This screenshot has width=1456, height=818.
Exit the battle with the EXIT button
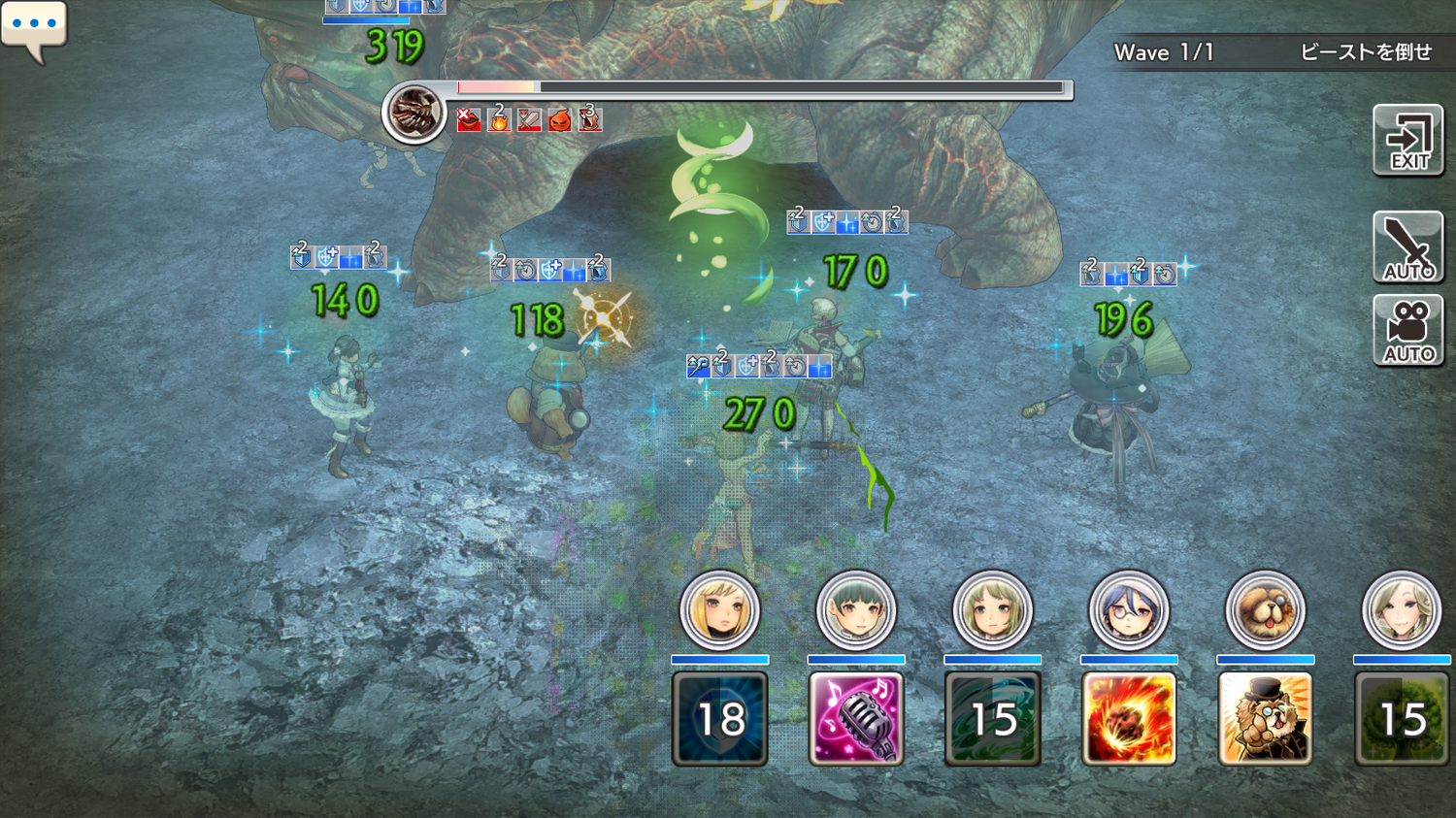point(1407,141)
